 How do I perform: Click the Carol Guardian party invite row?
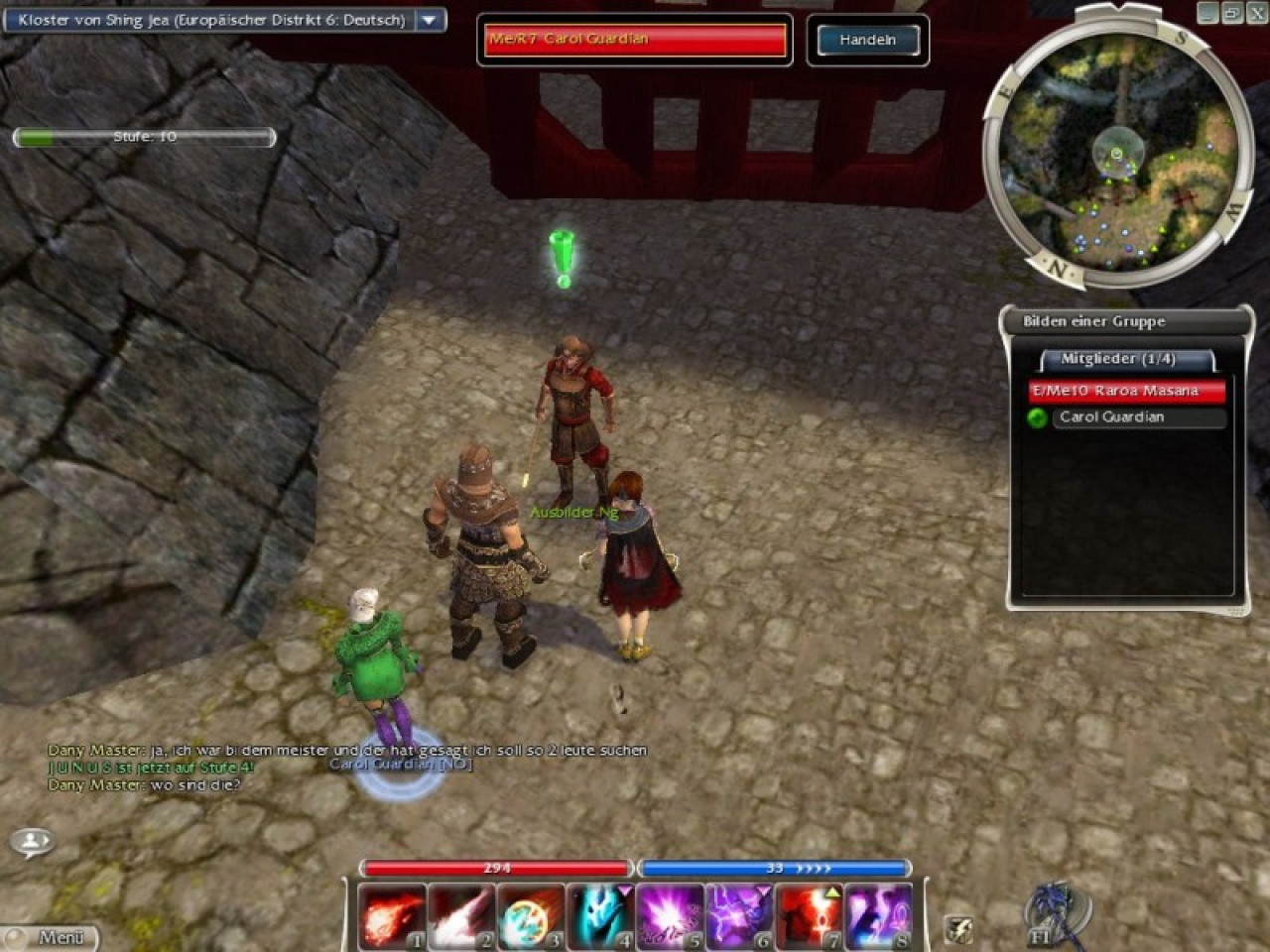[1126, 417]
